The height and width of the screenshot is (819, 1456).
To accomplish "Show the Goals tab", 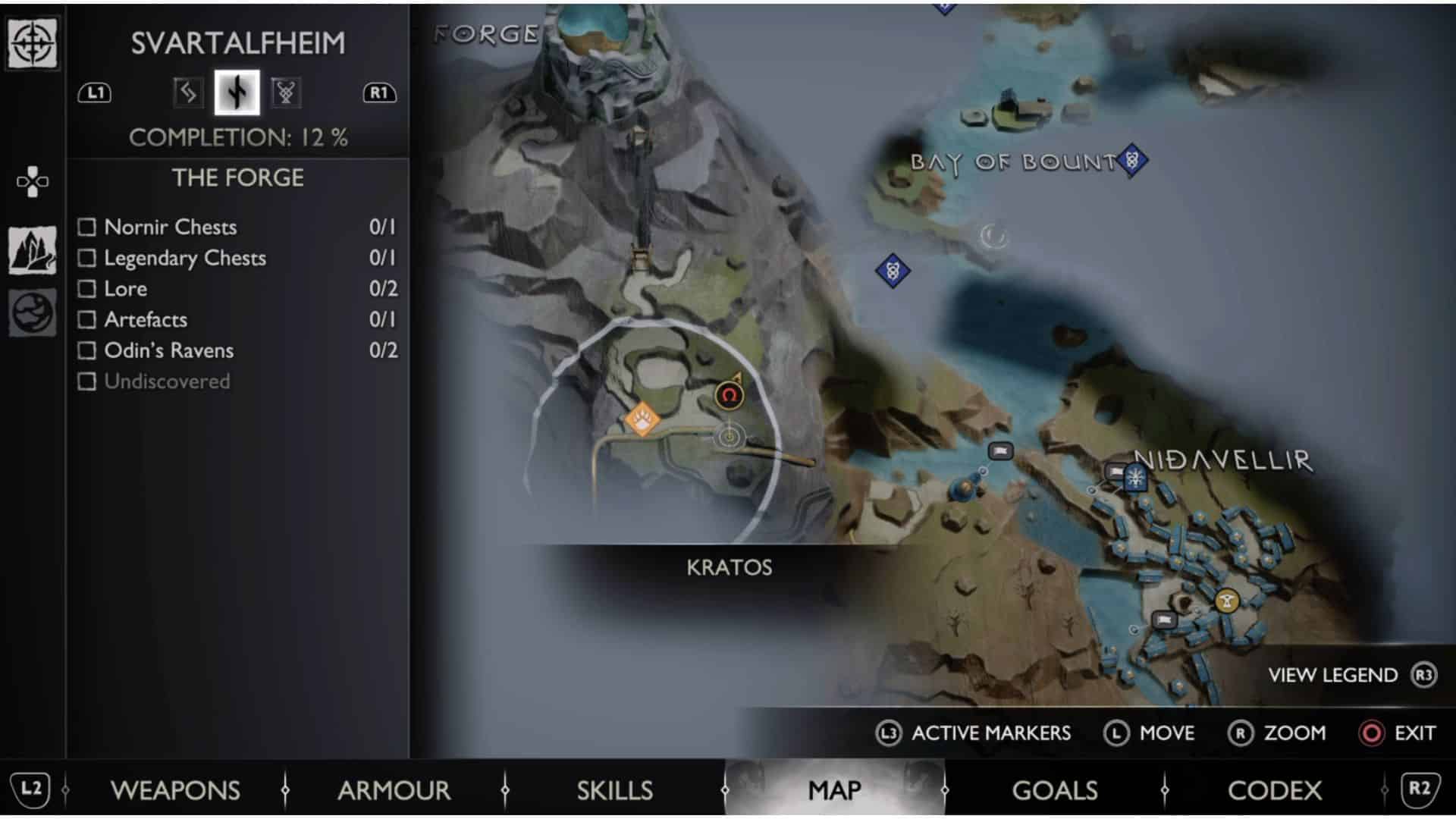I will (x=1054, y=790).
